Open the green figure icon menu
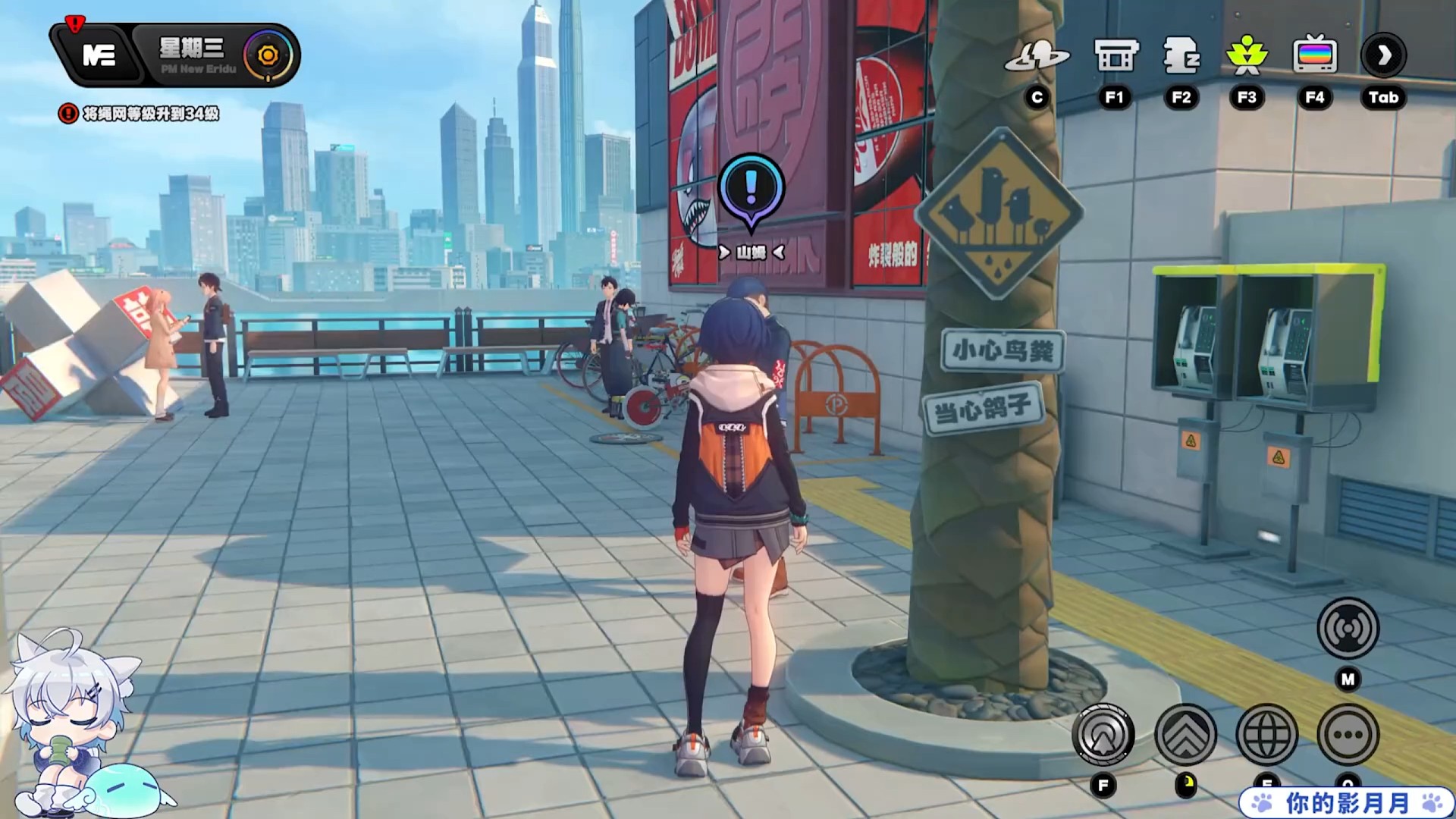 [1247, 56]
